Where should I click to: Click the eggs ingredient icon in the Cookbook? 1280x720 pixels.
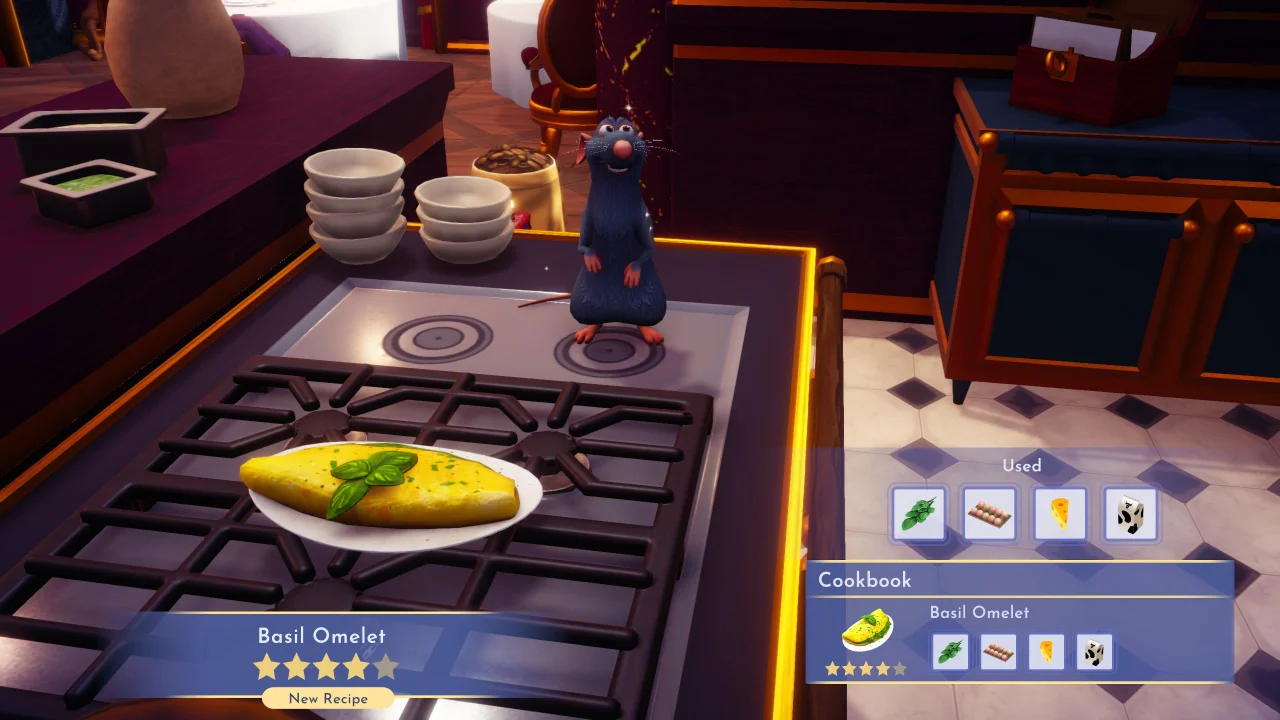coord(997,651)
